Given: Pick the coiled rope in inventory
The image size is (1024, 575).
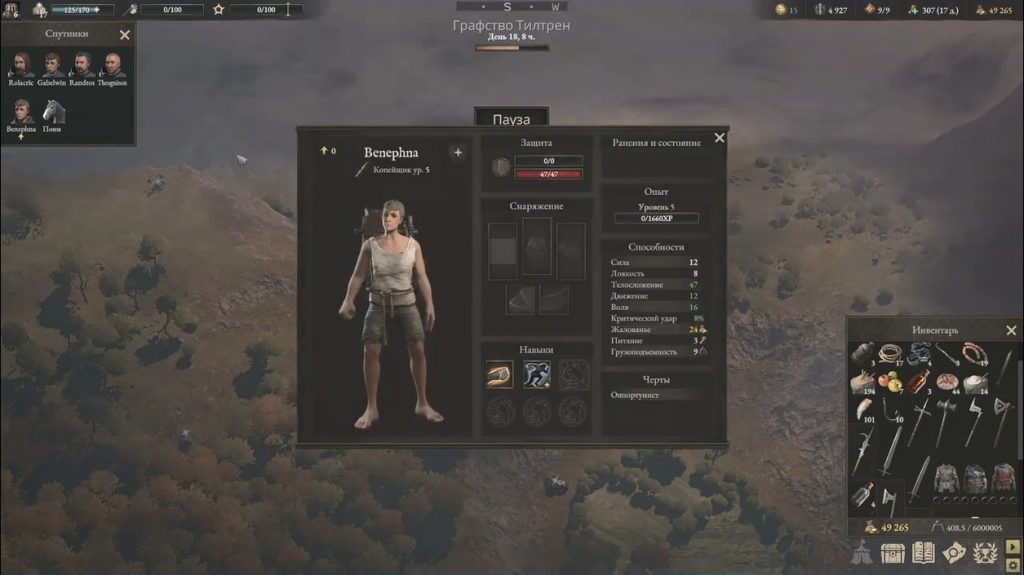Looking at the screenshot, I should point(892,354).
